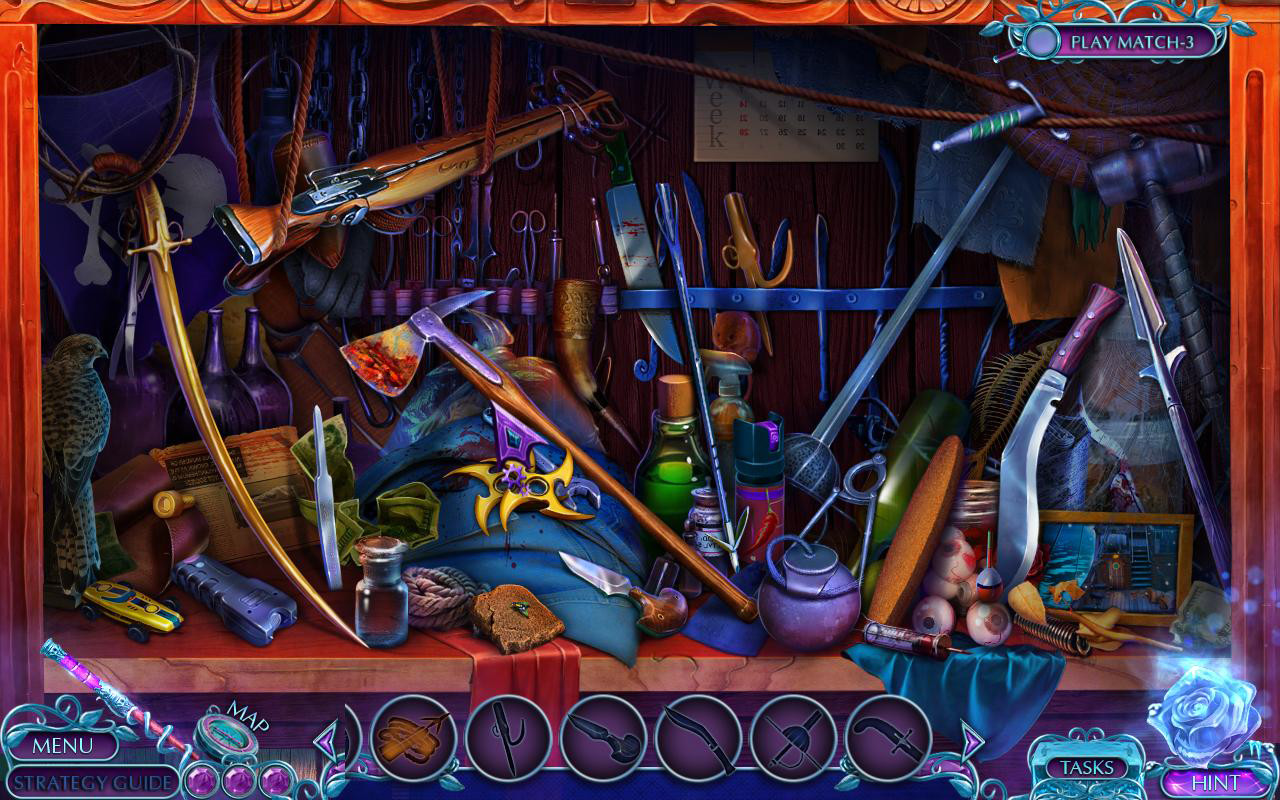1280x800 pixels.
Task: Click the orb beside Play Match-3
Action: point(1041,40)
